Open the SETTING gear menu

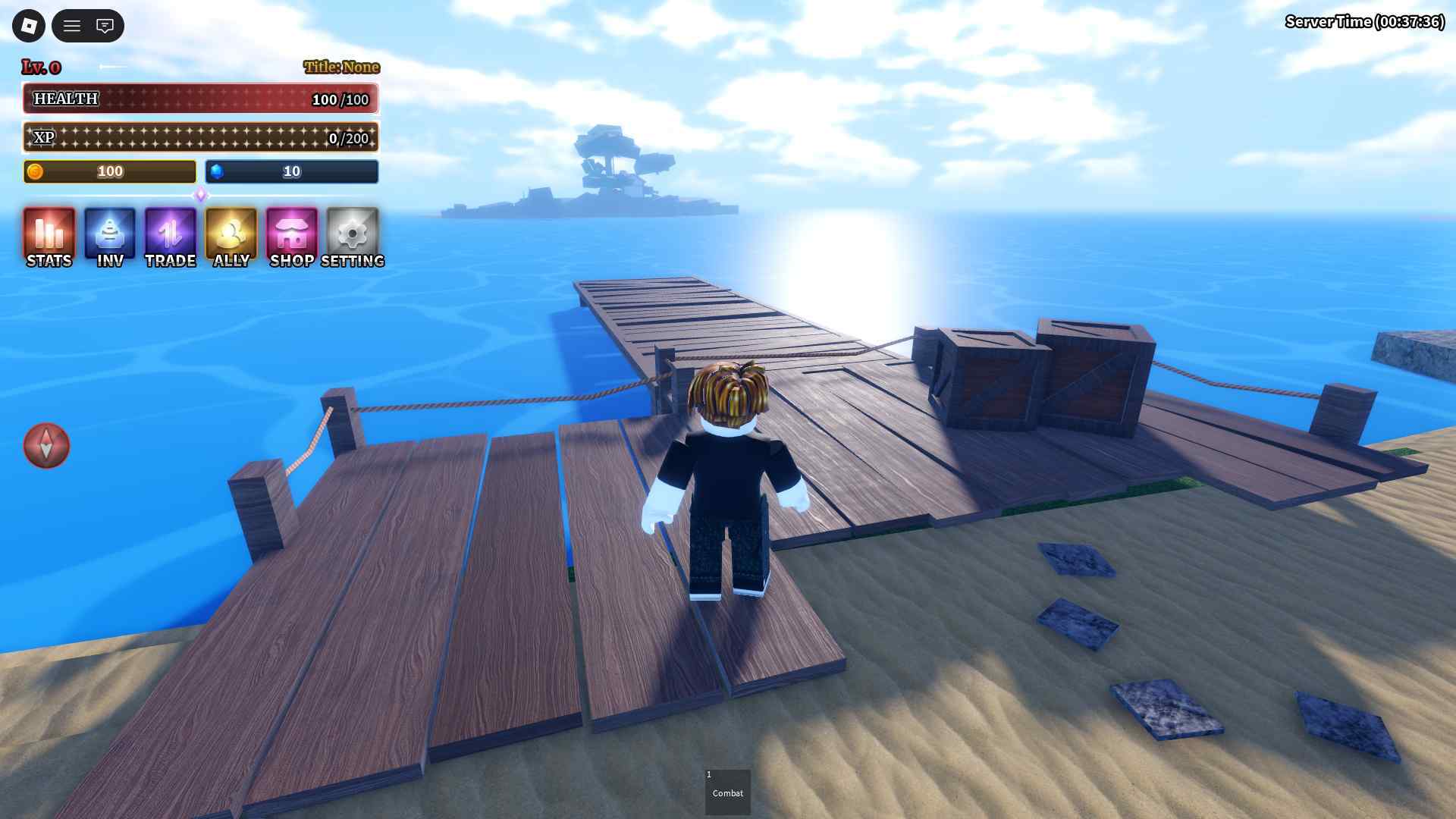pos(353,237)
